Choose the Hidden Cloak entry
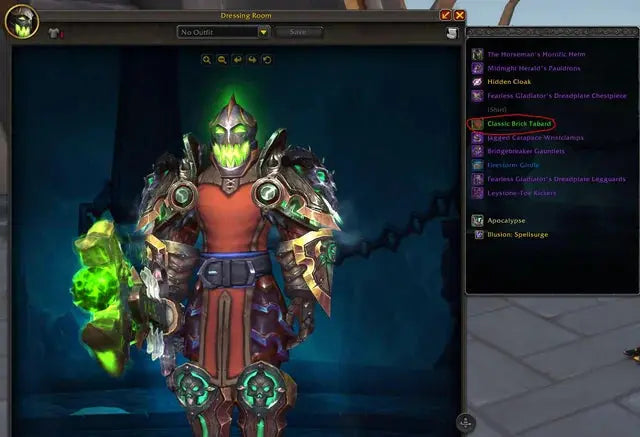The image size is (640, 437). point(508,82)
